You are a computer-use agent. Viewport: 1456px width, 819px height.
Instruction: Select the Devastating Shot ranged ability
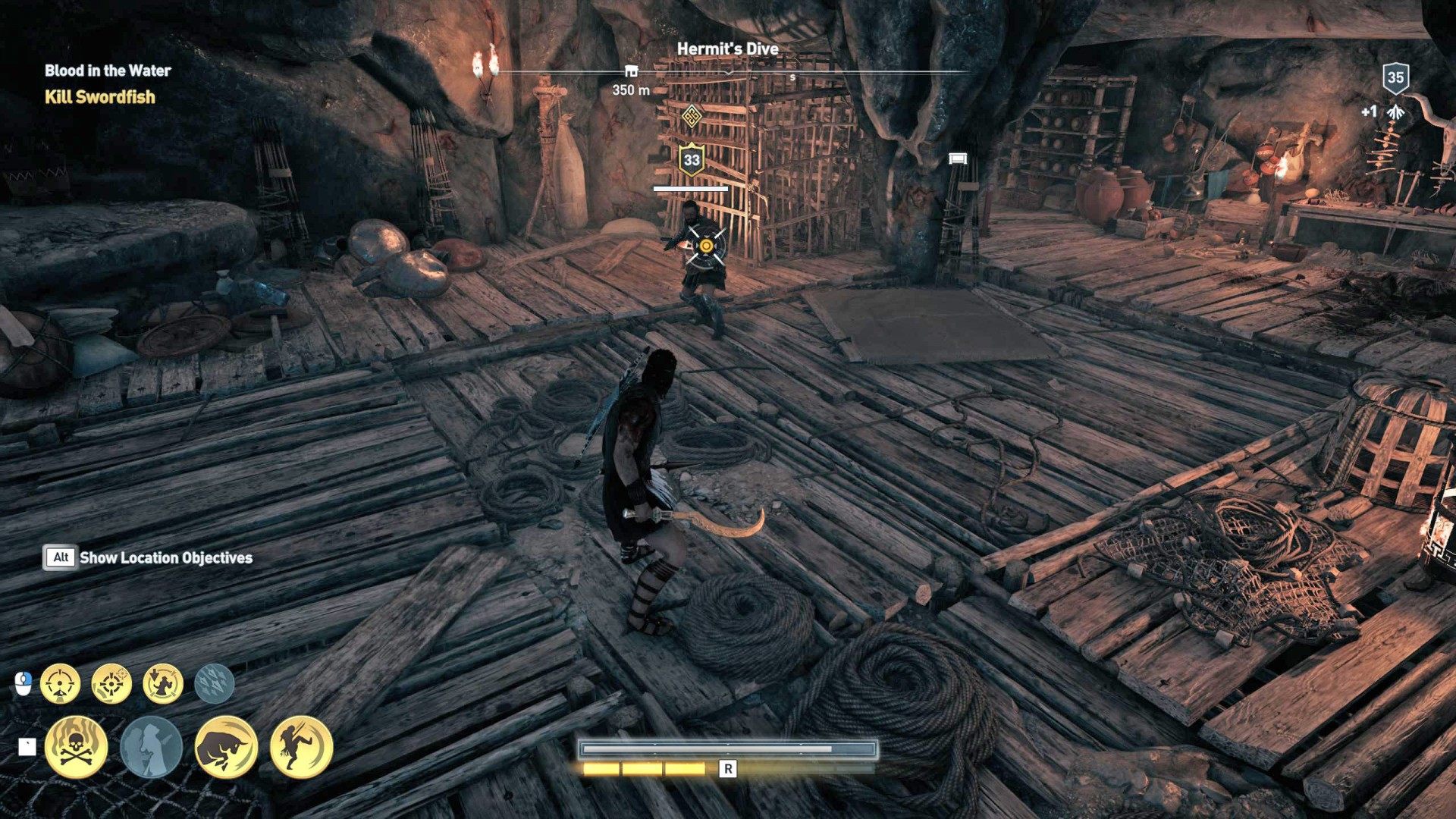coord(61,682)
